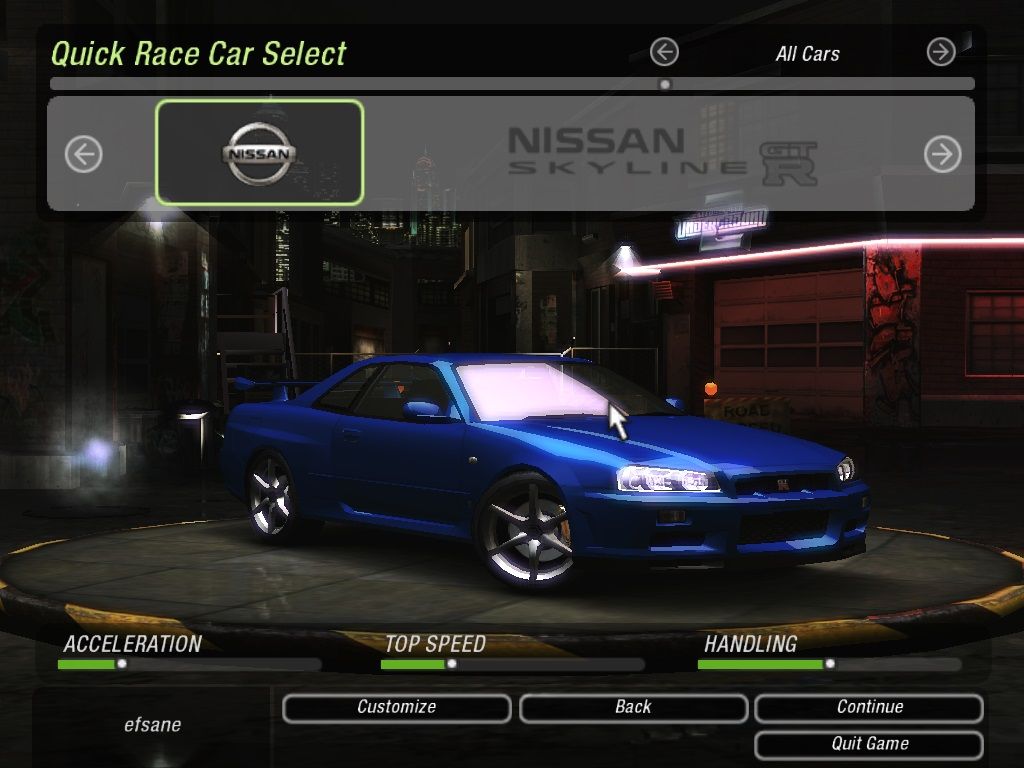The width and height of the screenshot is (1024, 768).
Task: Open the Customize menu
Action: [x=396, y=708]
